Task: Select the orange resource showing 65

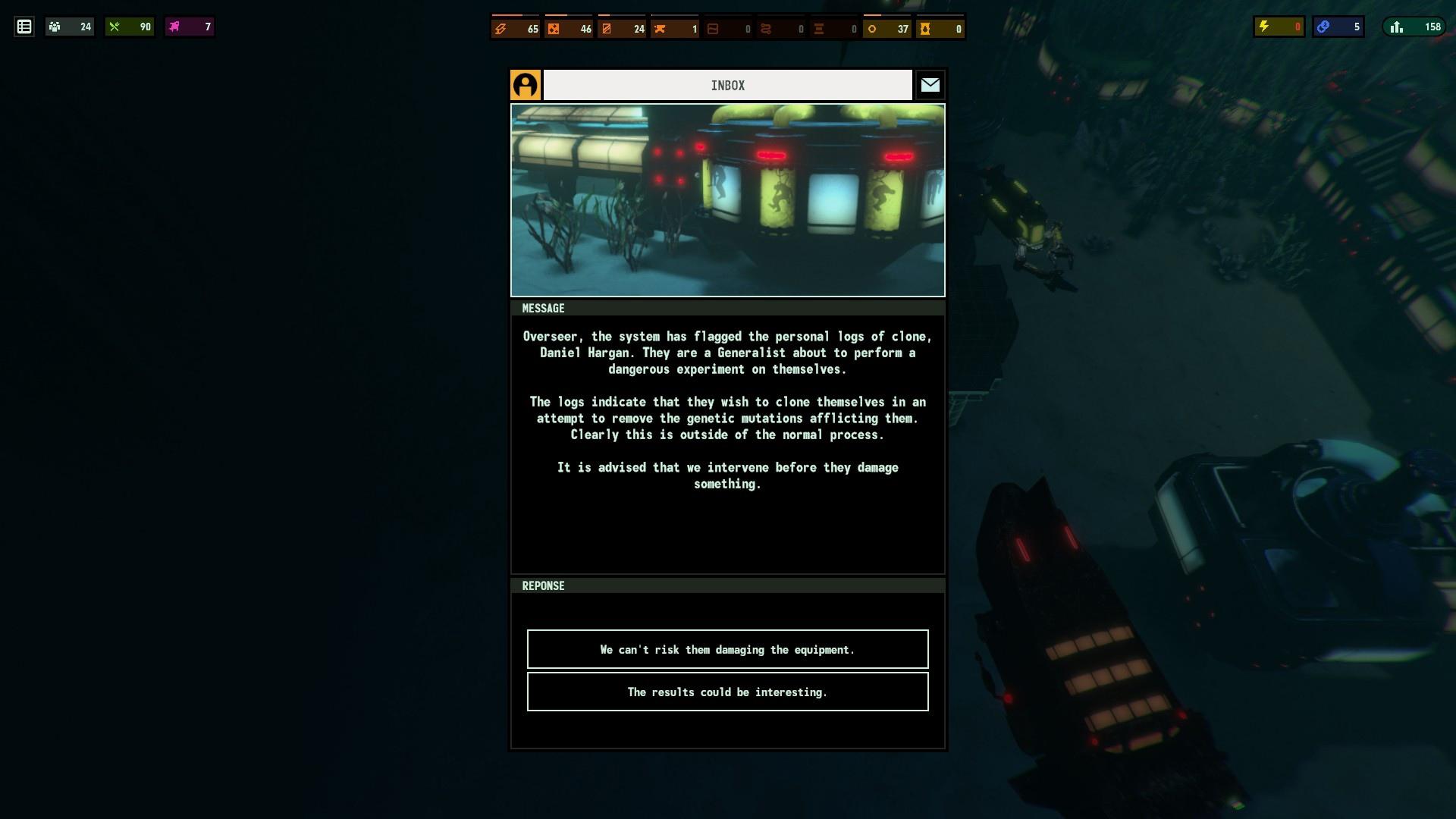Action: pyautogui.click(x=516, y=29)
